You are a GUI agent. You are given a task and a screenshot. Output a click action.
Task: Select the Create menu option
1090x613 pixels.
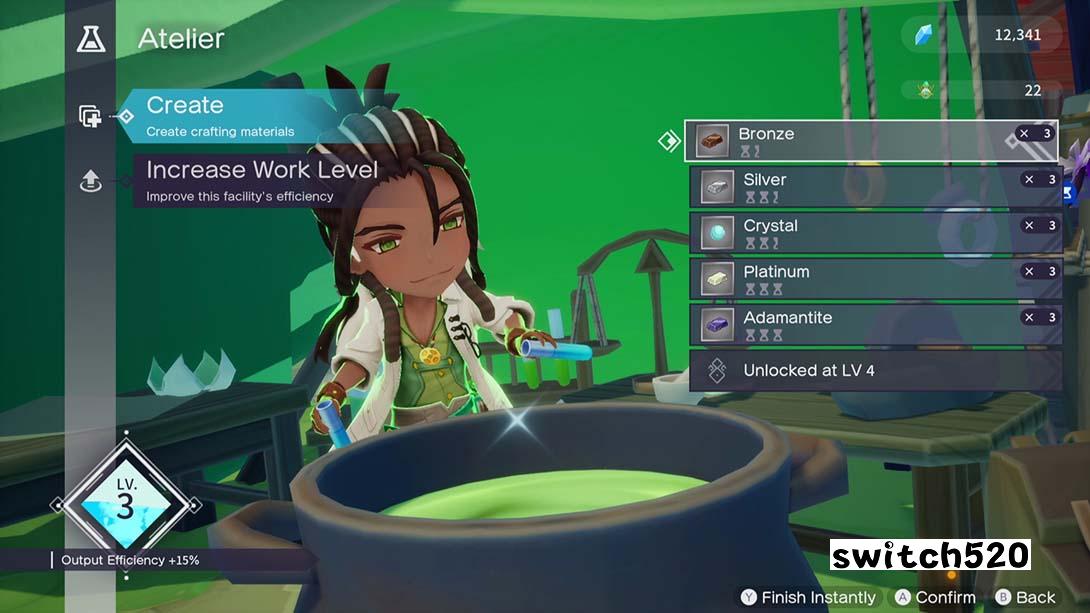tap(220, 116)
